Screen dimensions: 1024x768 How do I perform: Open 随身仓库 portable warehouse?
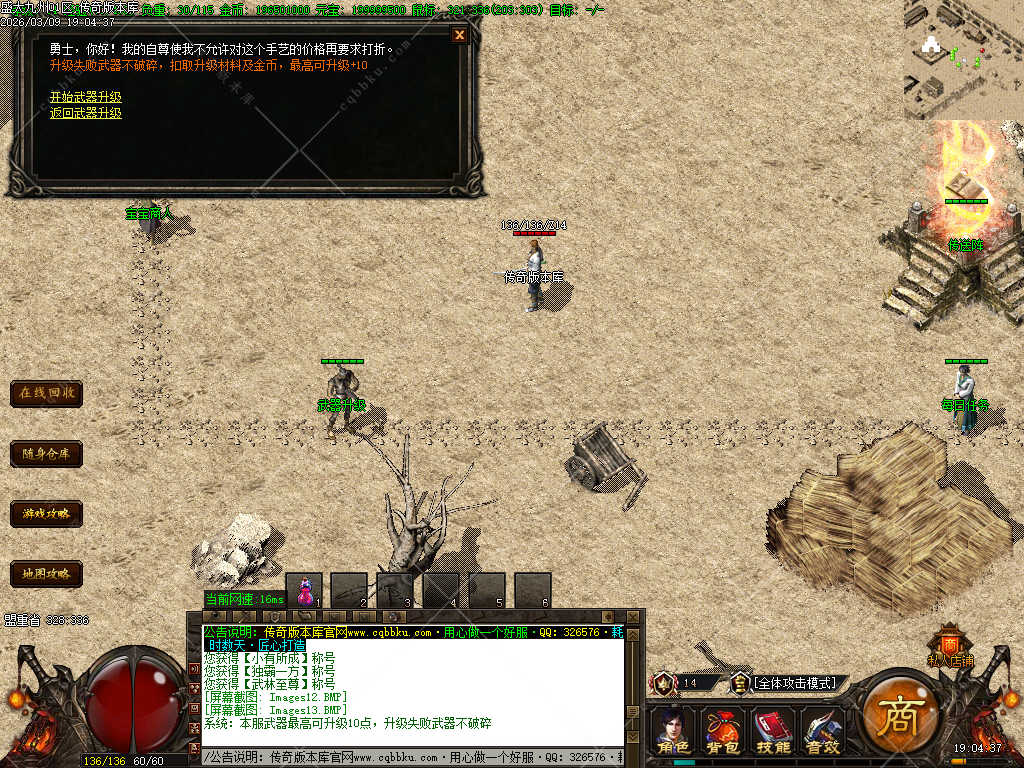(x=46, y=454)
